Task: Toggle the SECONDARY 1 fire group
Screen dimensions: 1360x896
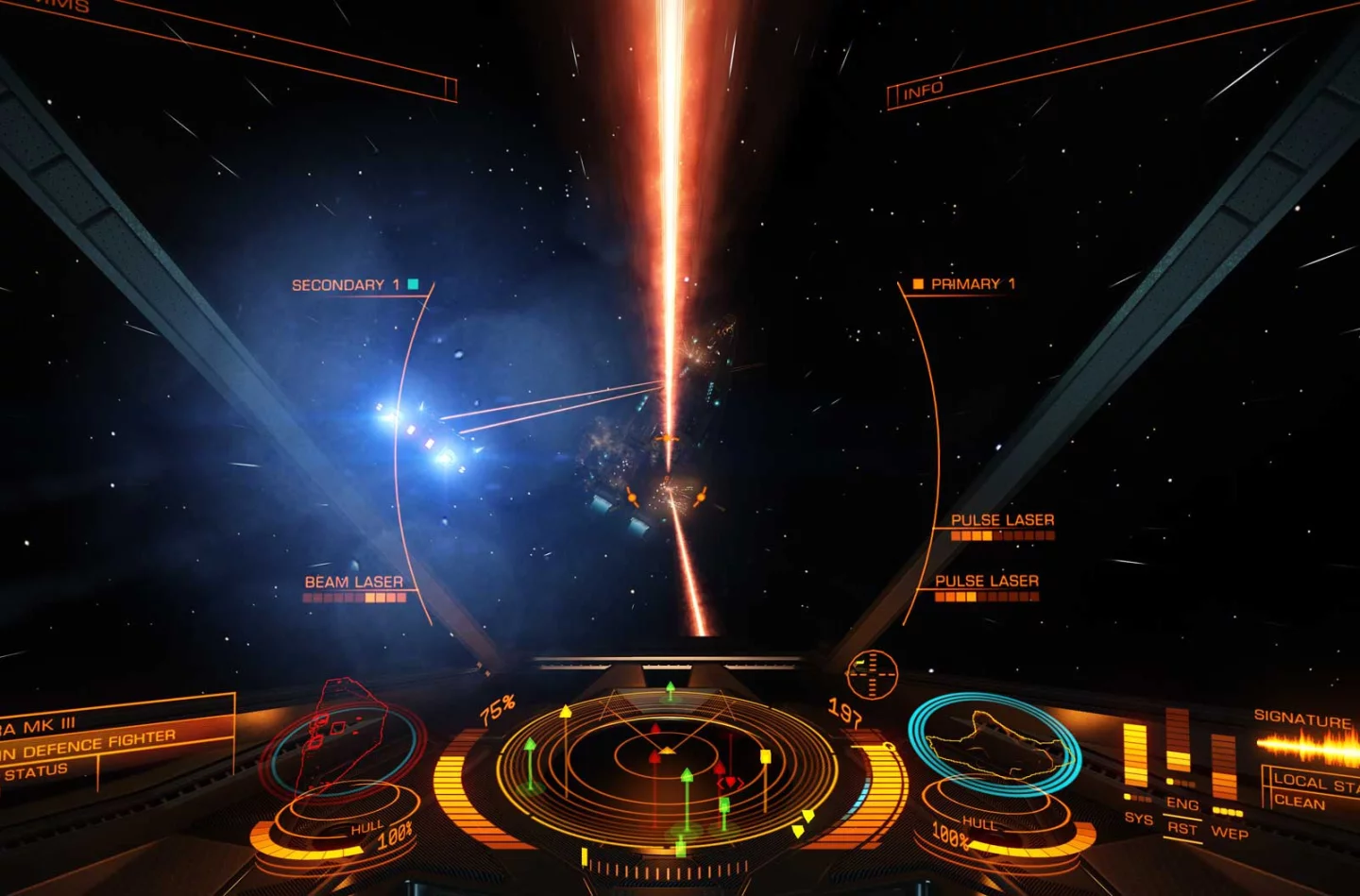Action: pos(349,283)
